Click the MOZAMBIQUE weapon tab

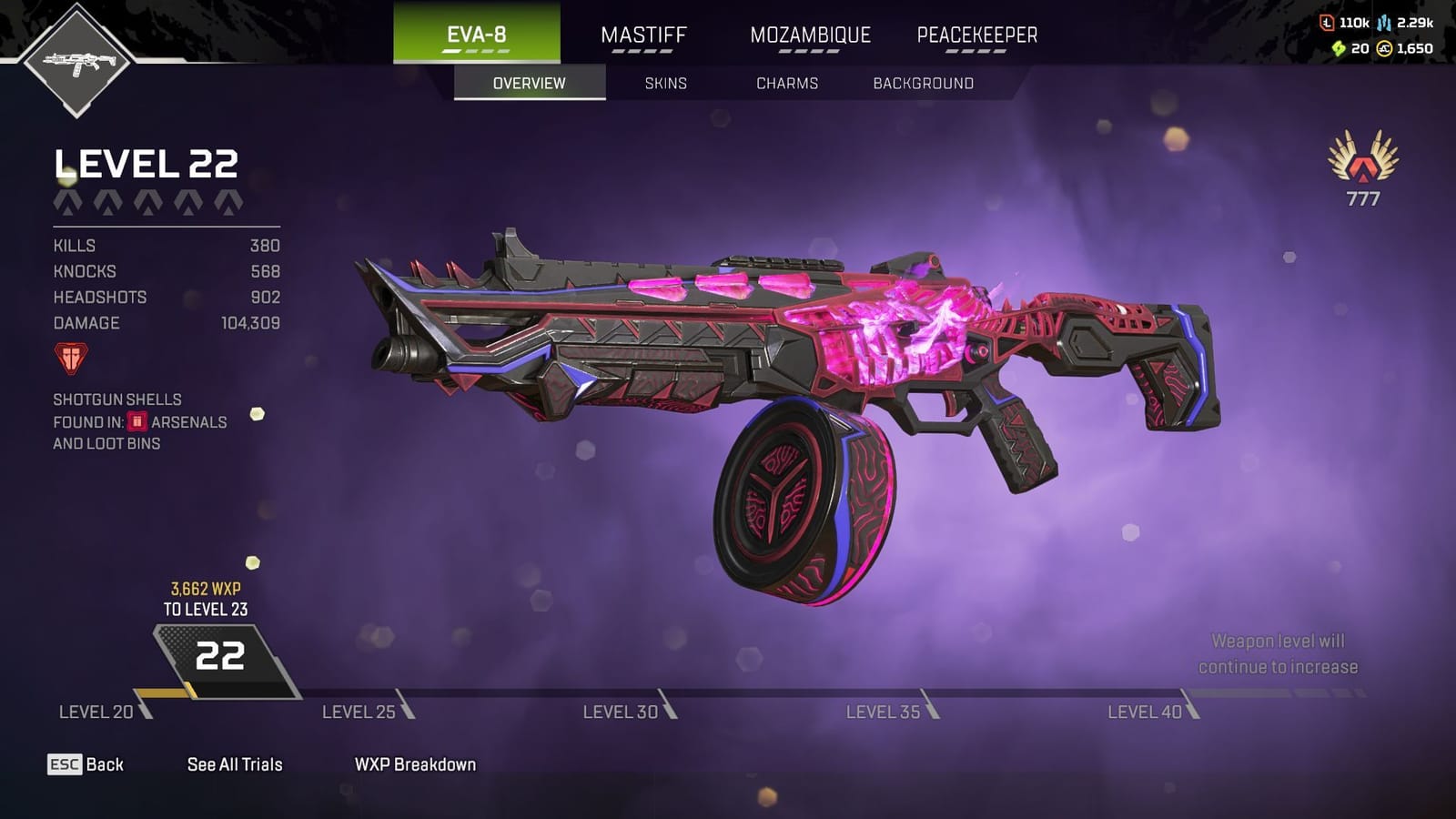(809, 35)
